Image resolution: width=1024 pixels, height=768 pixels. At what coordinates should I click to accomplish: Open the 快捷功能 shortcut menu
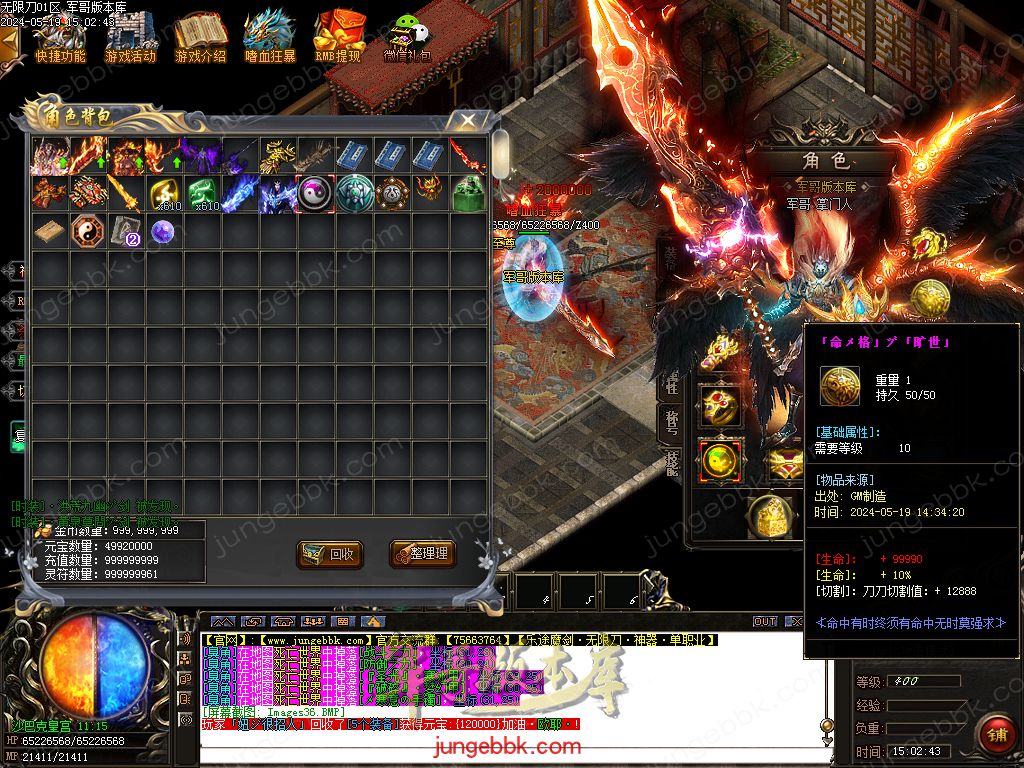tap(60, 38)
